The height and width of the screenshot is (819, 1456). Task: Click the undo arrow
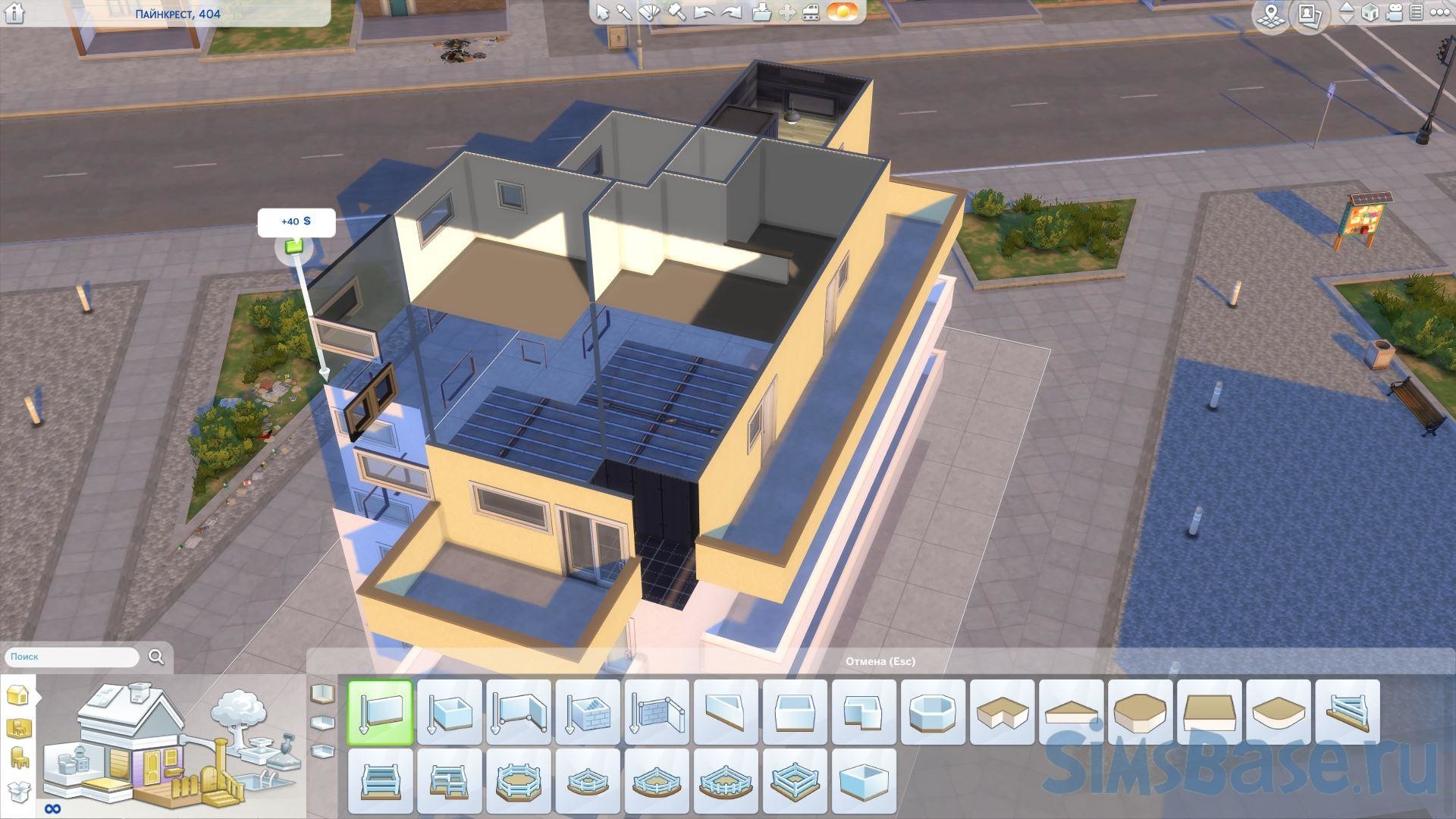(704, 13)
